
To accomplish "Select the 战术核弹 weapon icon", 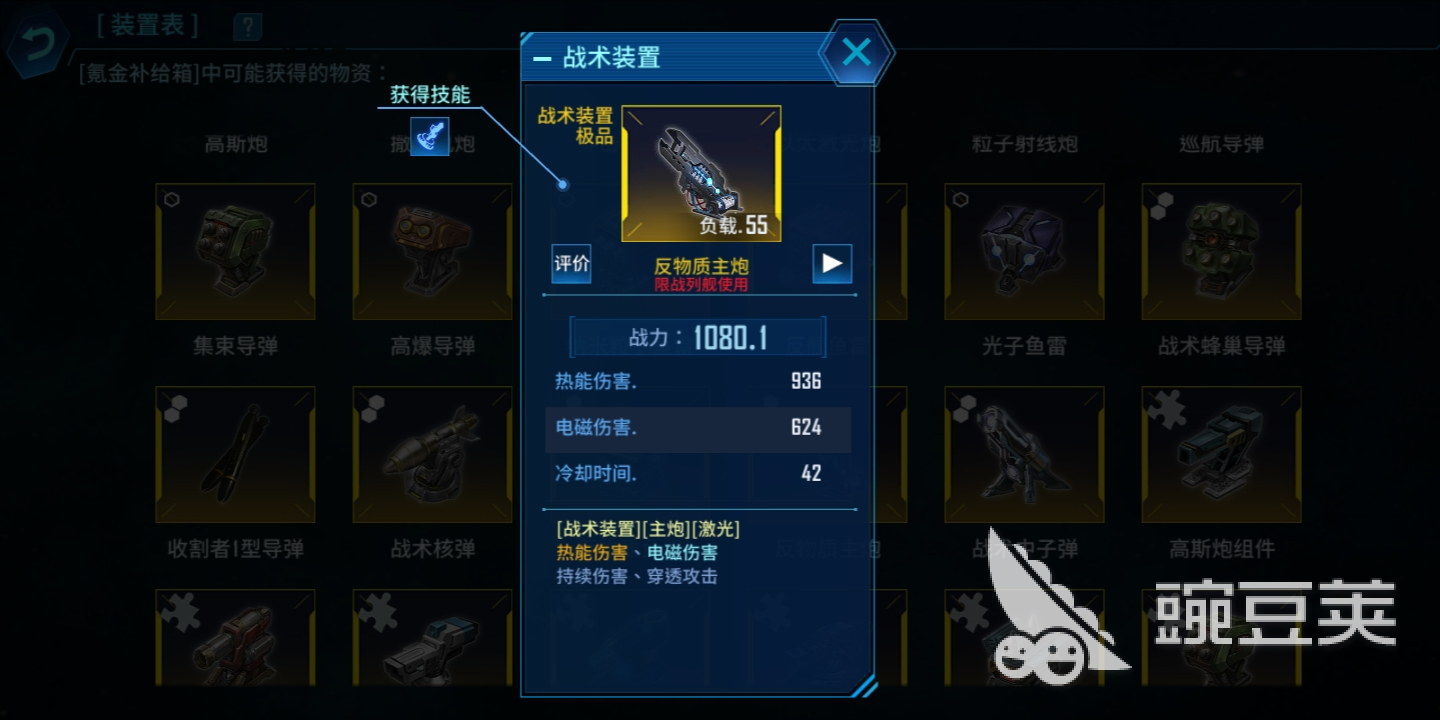I will [x=431, y=453].
